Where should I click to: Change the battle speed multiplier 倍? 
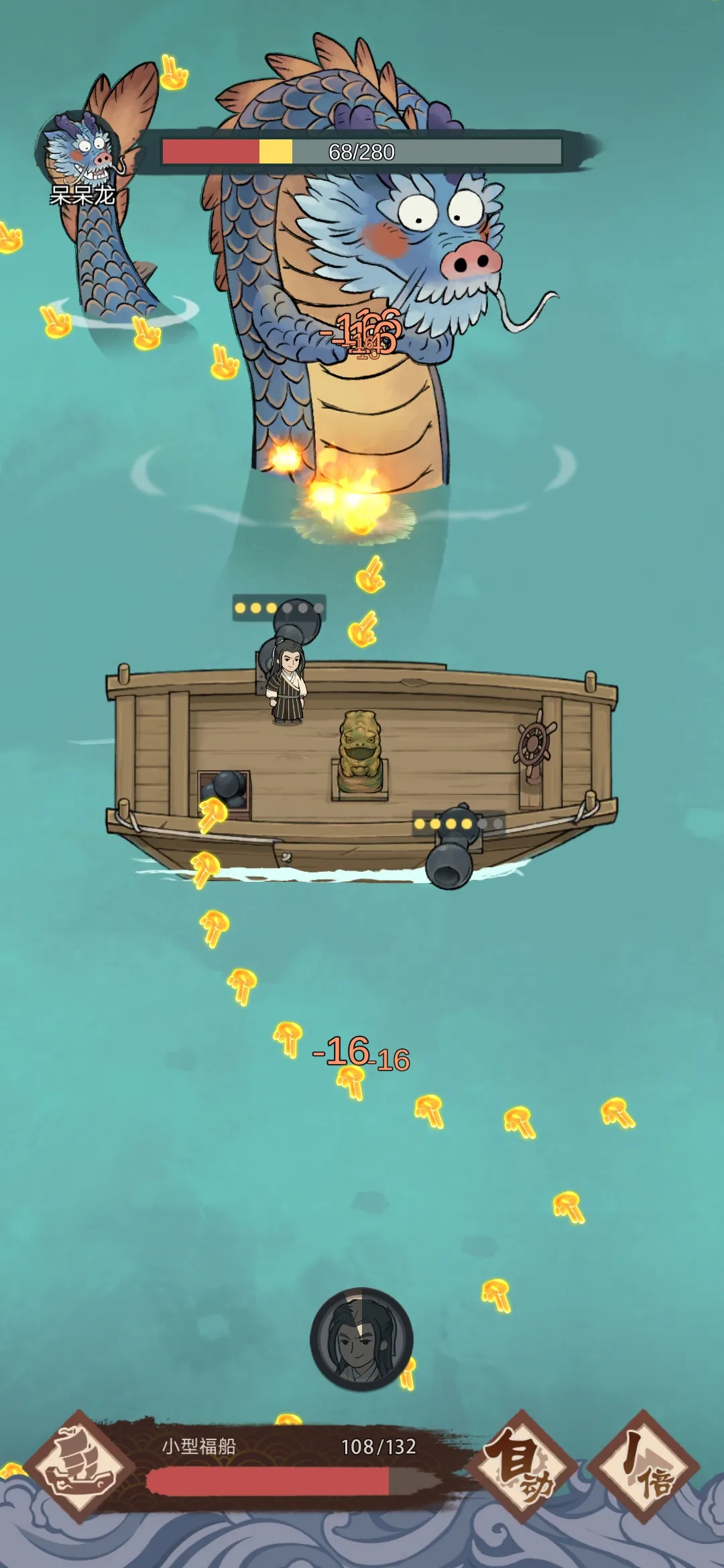pyautogui.click(x=644, y=1465)
